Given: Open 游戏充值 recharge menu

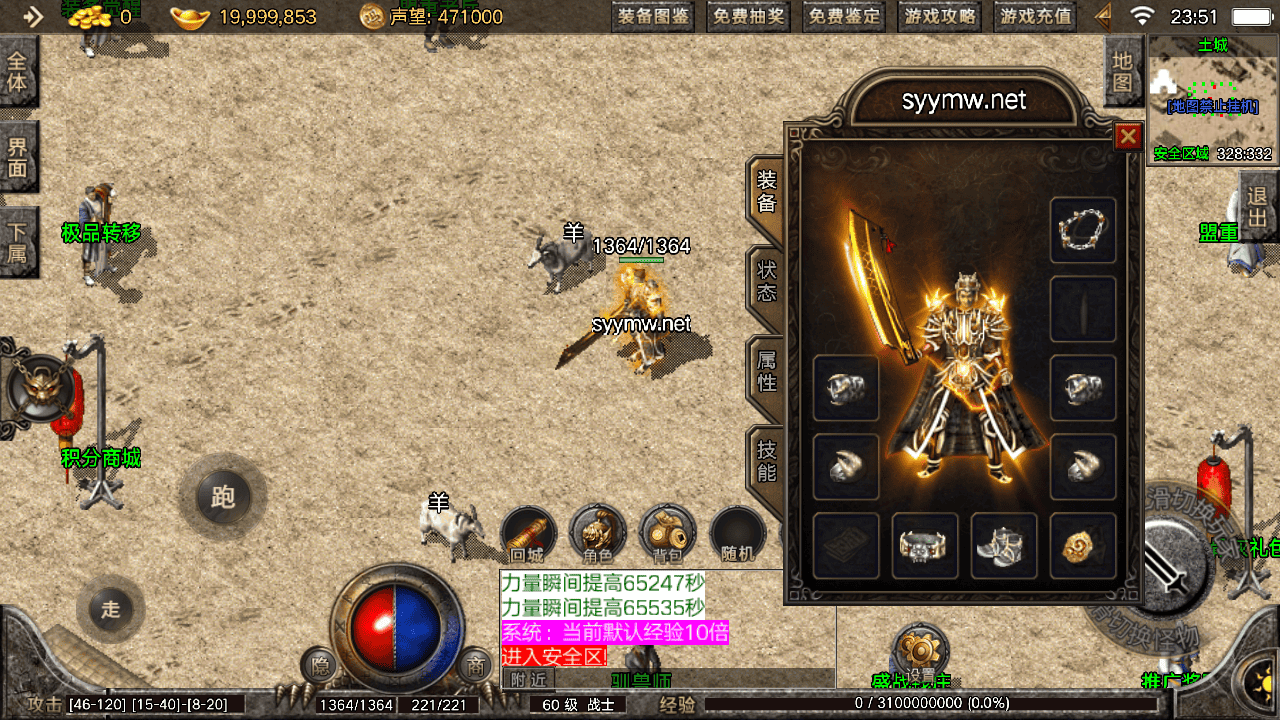Looking at the screenshot, I should pos(1036,16).
